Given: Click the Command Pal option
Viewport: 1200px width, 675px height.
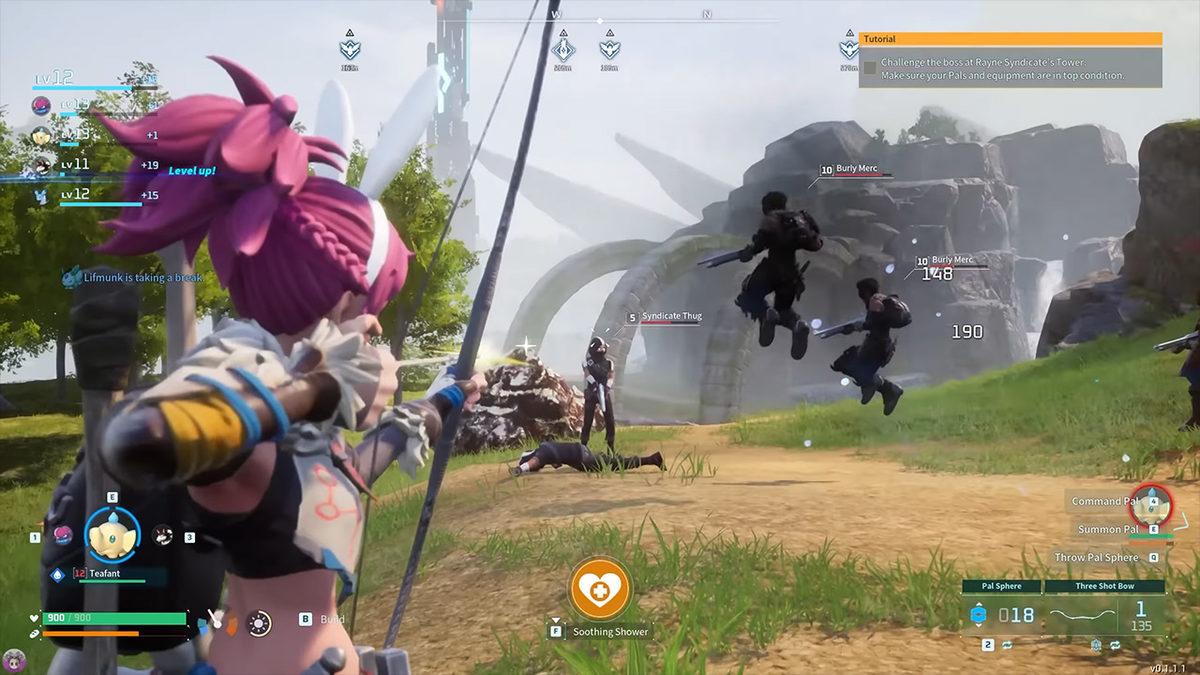Looking at the screenshot, I should (1104, 501).
